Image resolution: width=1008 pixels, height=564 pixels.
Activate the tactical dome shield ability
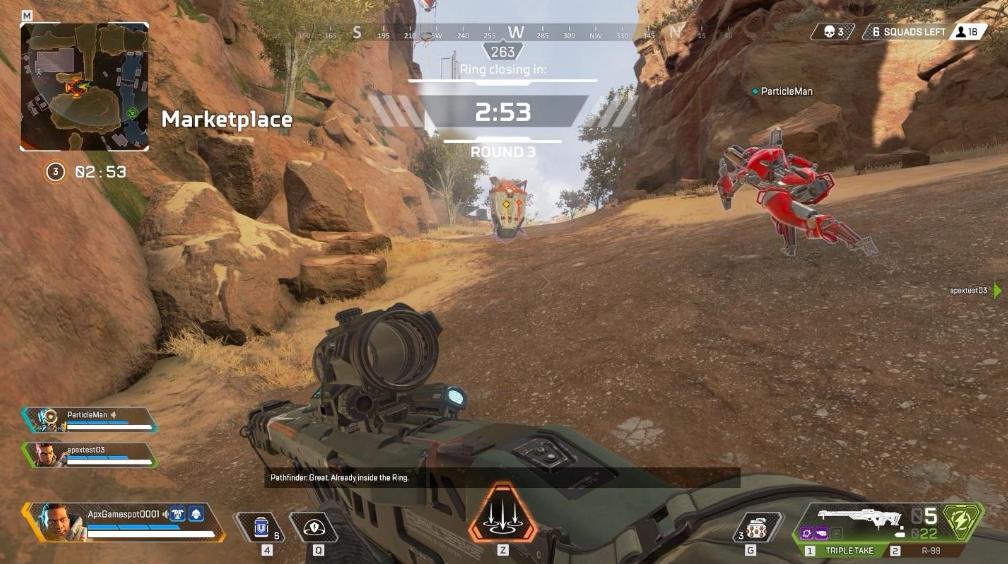pyautogui.click(x=314, y=526)
